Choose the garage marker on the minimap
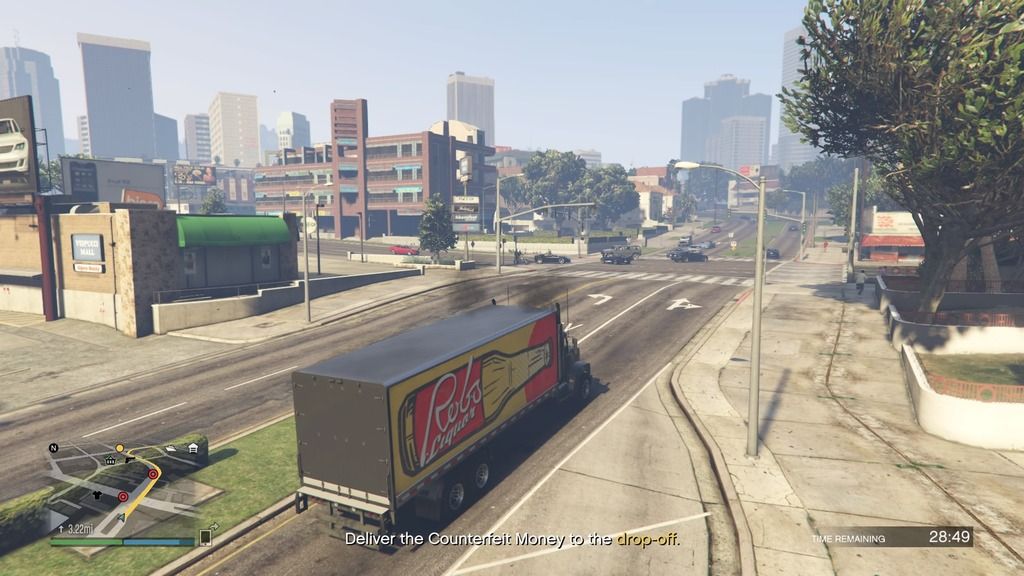 pos(191,449)
